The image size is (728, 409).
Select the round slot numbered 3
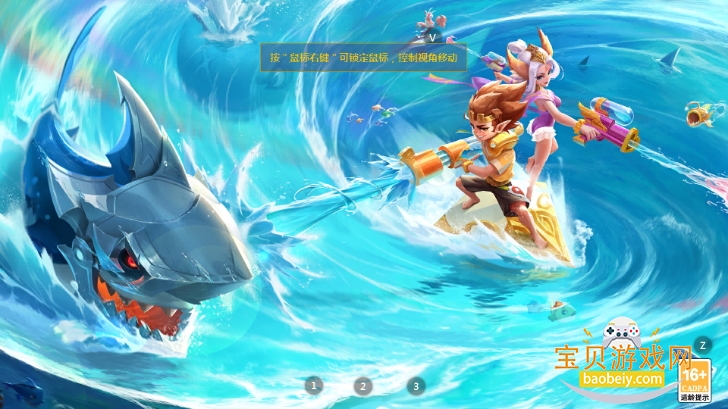(416, 385)
